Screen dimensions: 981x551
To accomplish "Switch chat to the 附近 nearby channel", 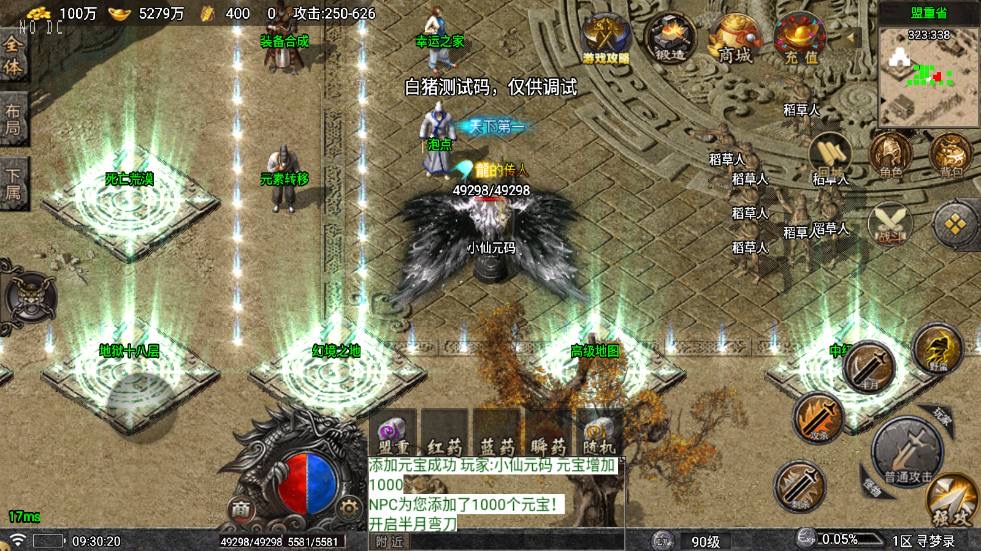I will click(392, 541).
